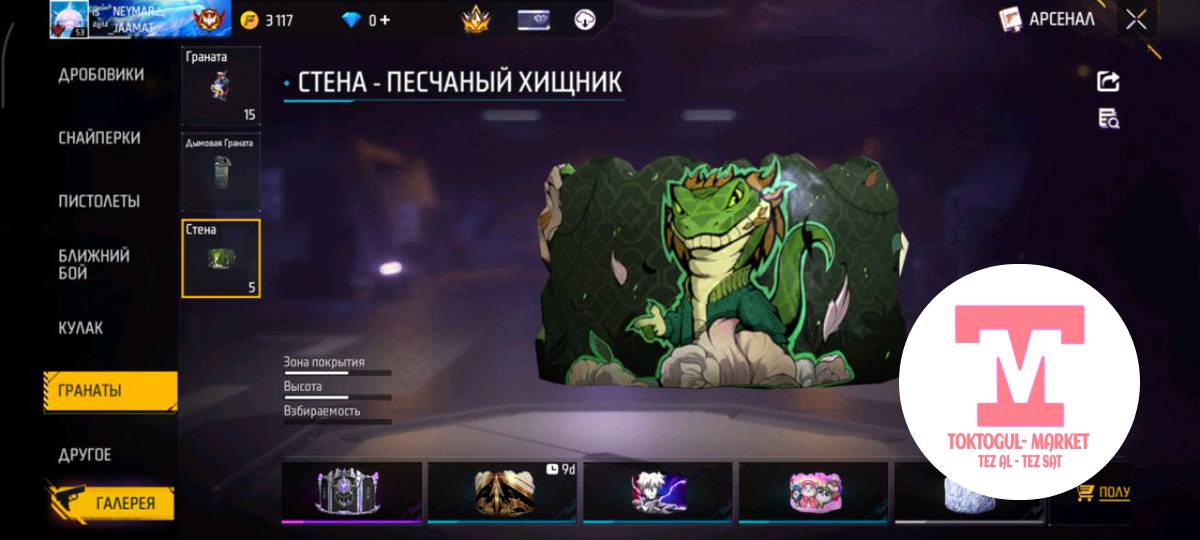The width and height of the screenshot is (1200, 540).
Task: Click the share arrow icon
Action: [1108, 82]
